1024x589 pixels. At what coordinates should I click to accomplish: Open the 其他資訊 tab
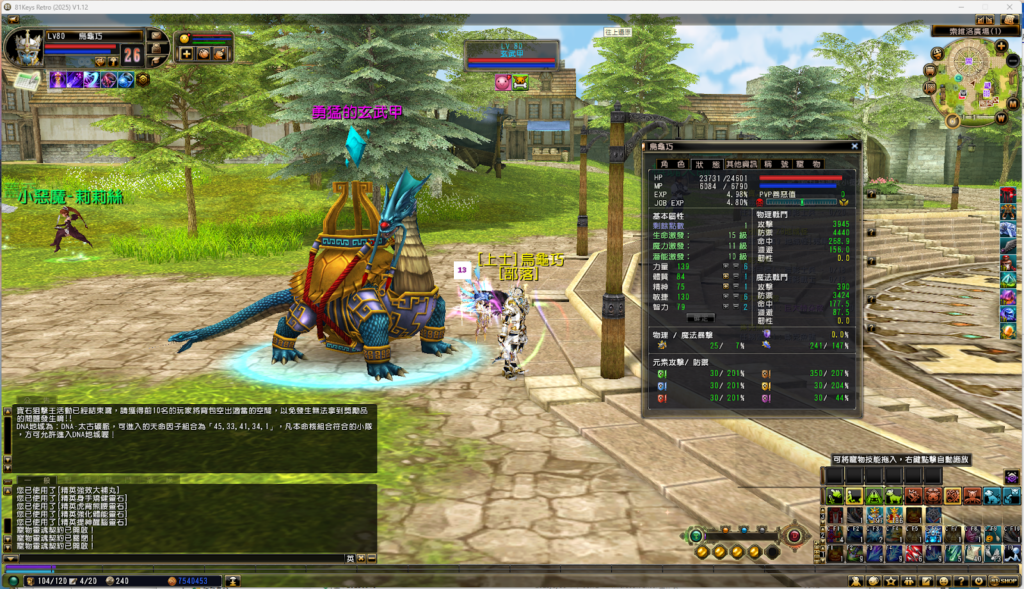740,164
